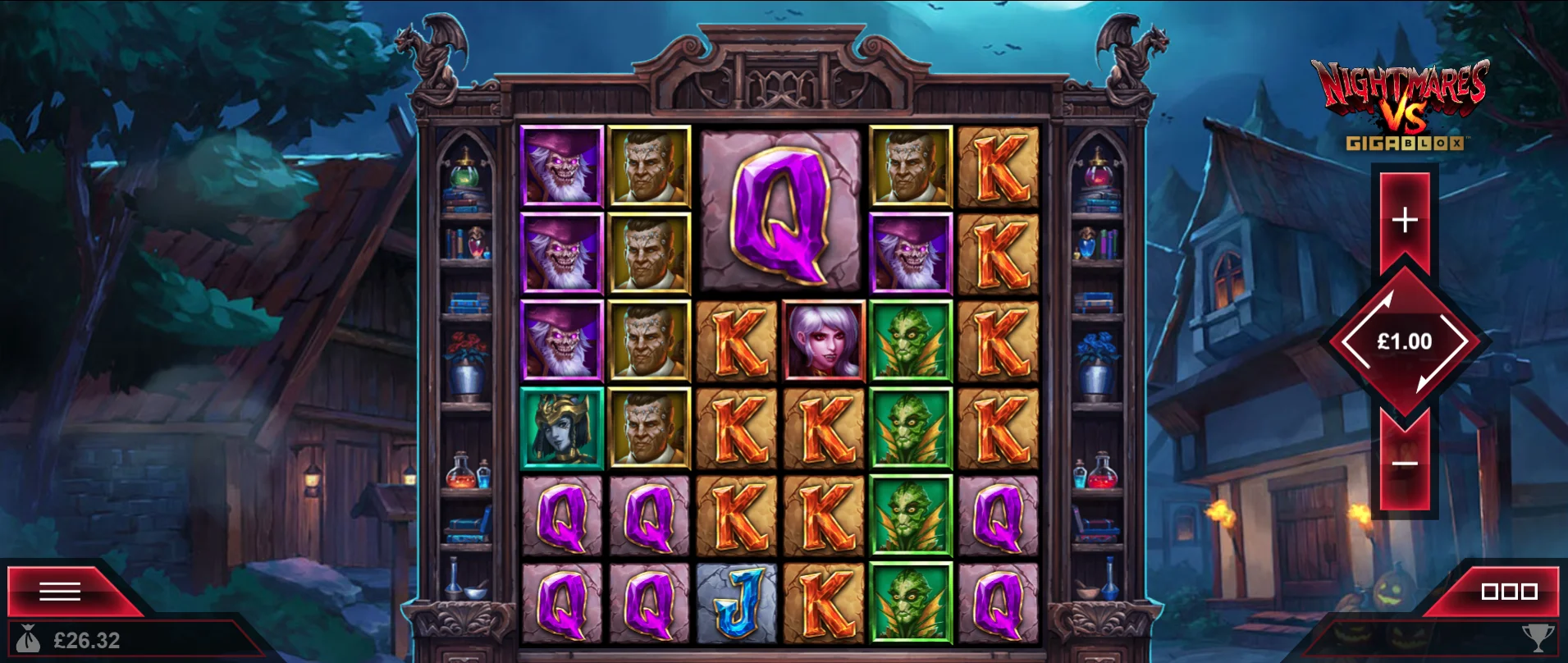1568x663 pixels.
Task: Decrease the bet with the minus button
Action: (x=1405, y=464)
